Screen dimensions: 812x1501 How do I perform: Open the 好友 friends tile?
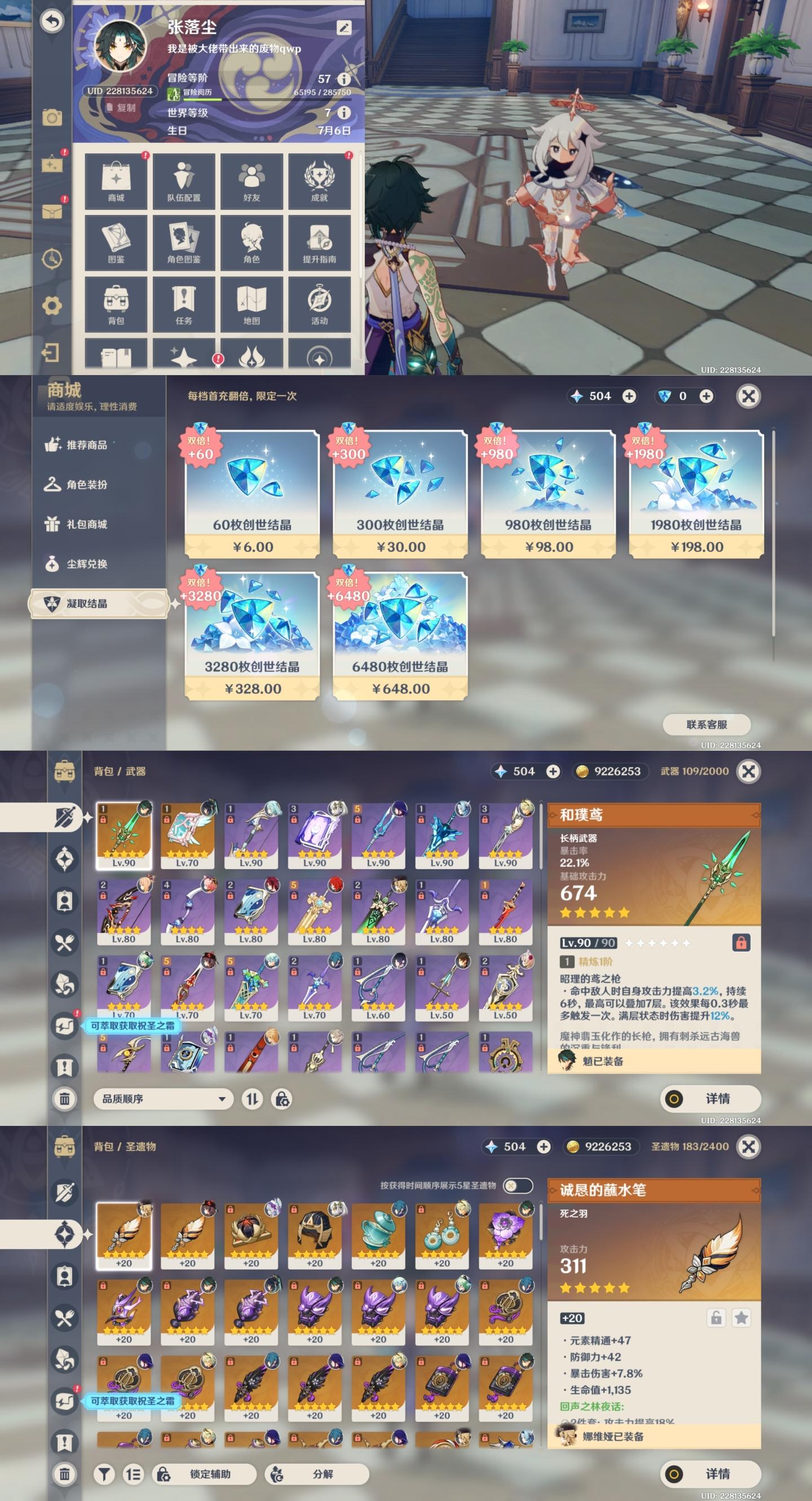(x=251, y=181)
